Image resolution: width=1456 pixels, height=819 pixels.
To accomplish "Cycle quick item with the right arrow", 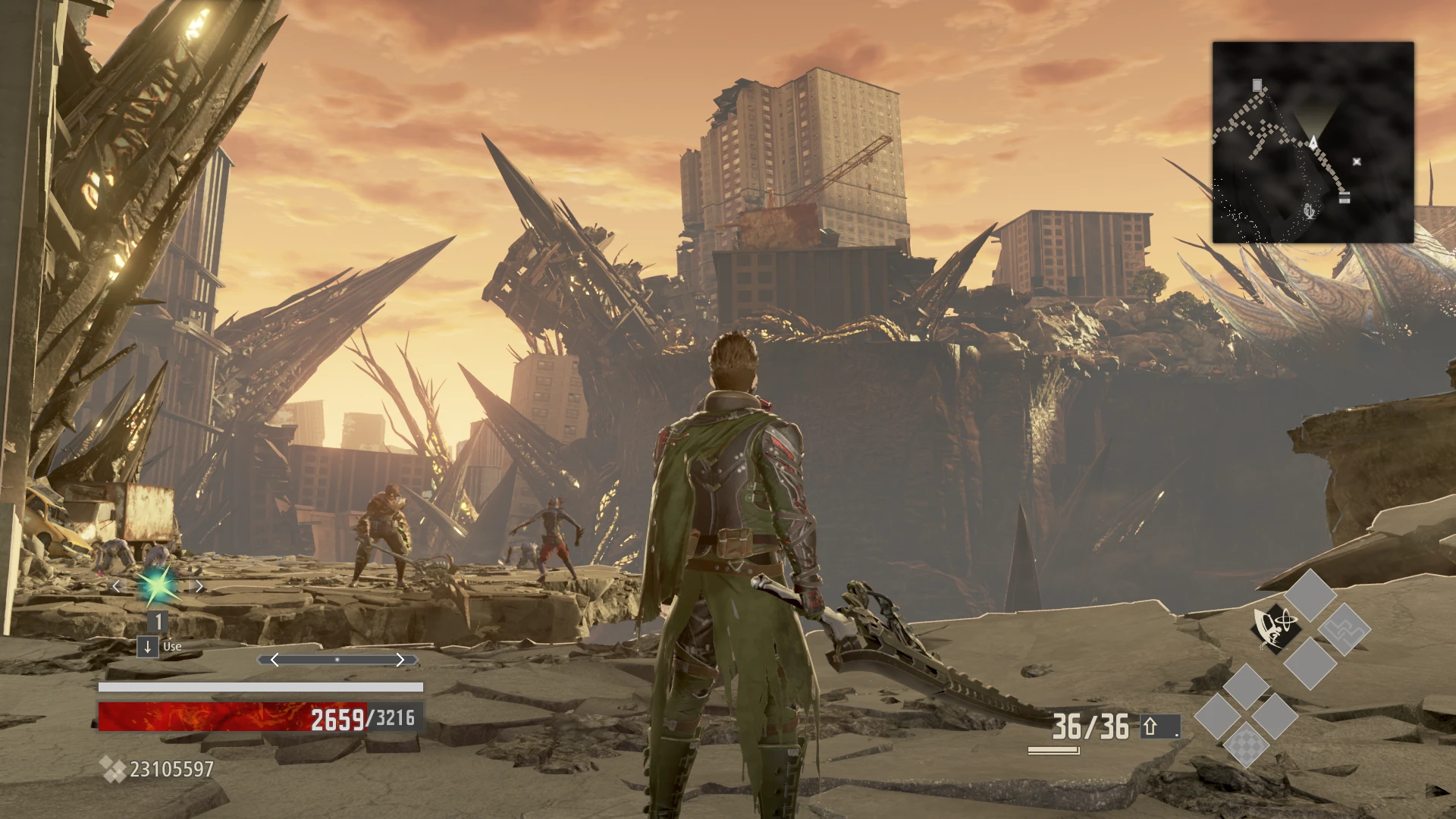I will coord(199,586).
